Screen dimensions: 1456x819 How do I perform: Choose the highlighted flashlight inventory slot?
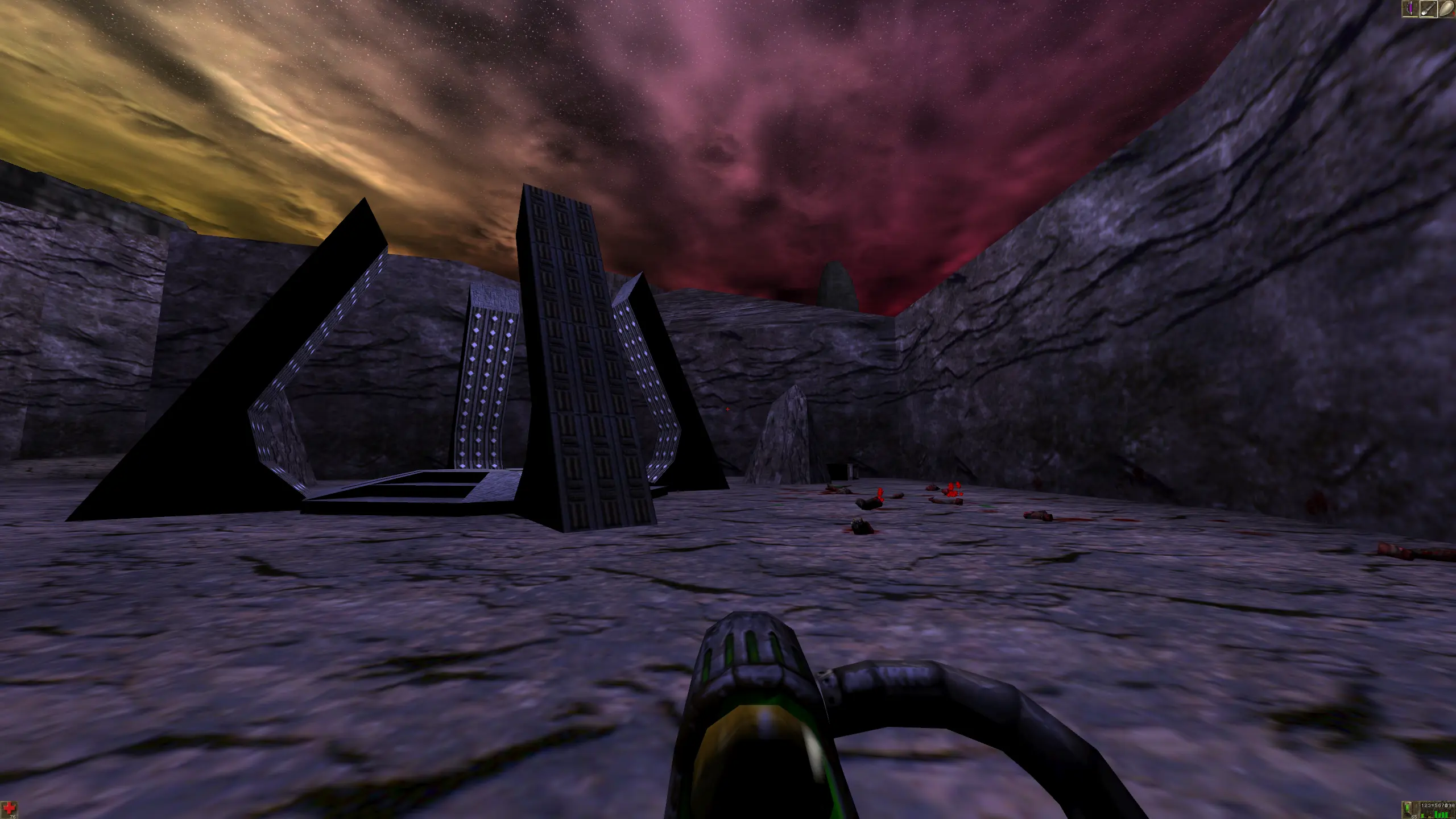click(1428, 9)
